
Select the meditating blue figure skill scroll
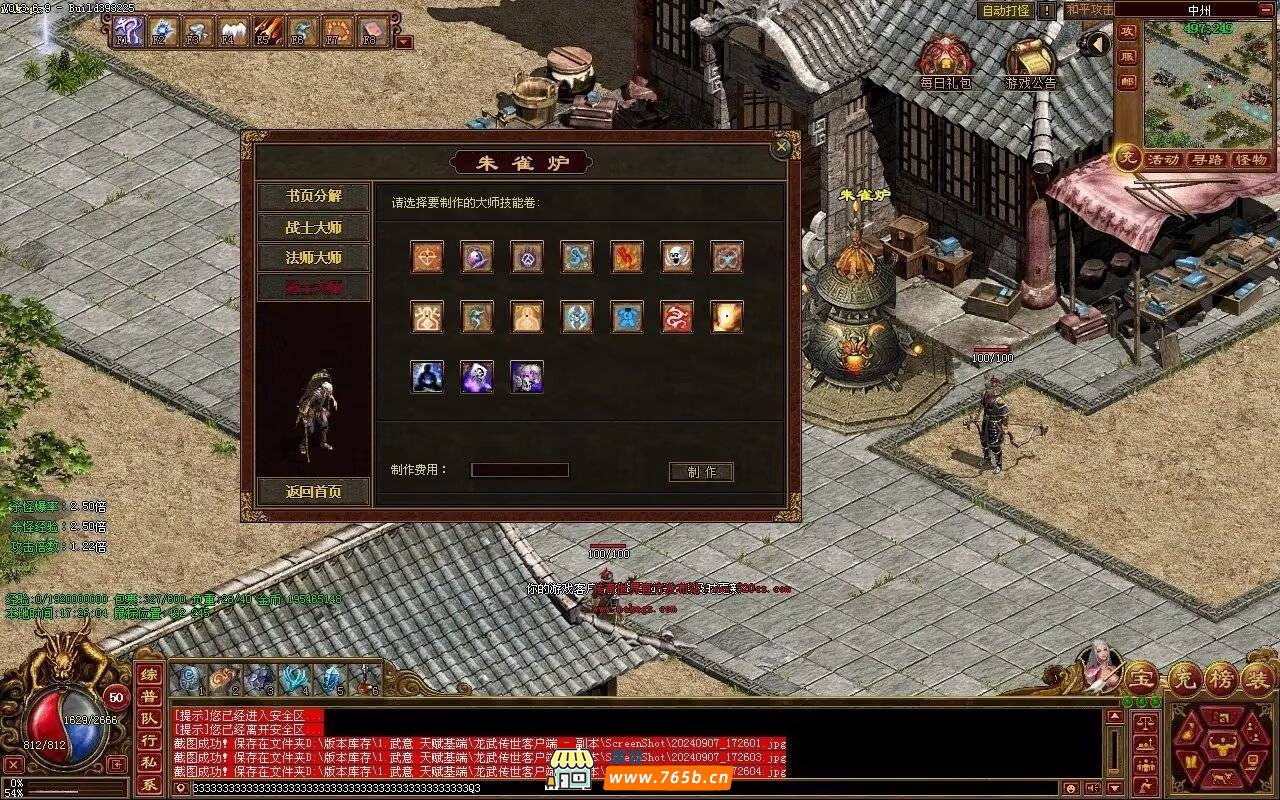[x=427, y=377]
